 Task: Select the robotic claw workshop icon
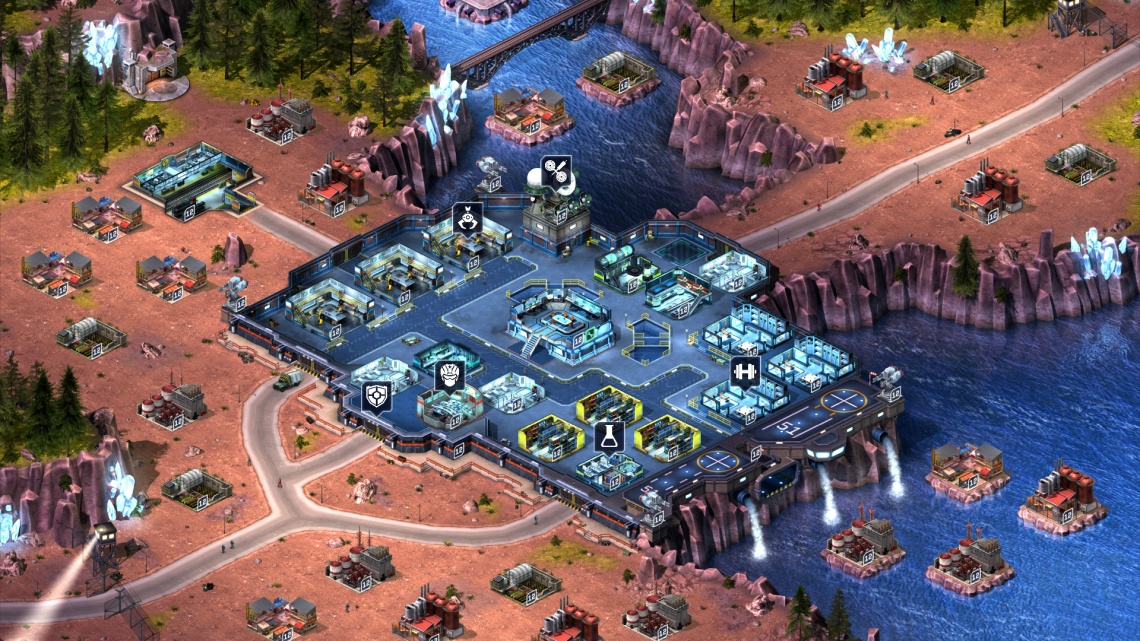coord(467,218)
